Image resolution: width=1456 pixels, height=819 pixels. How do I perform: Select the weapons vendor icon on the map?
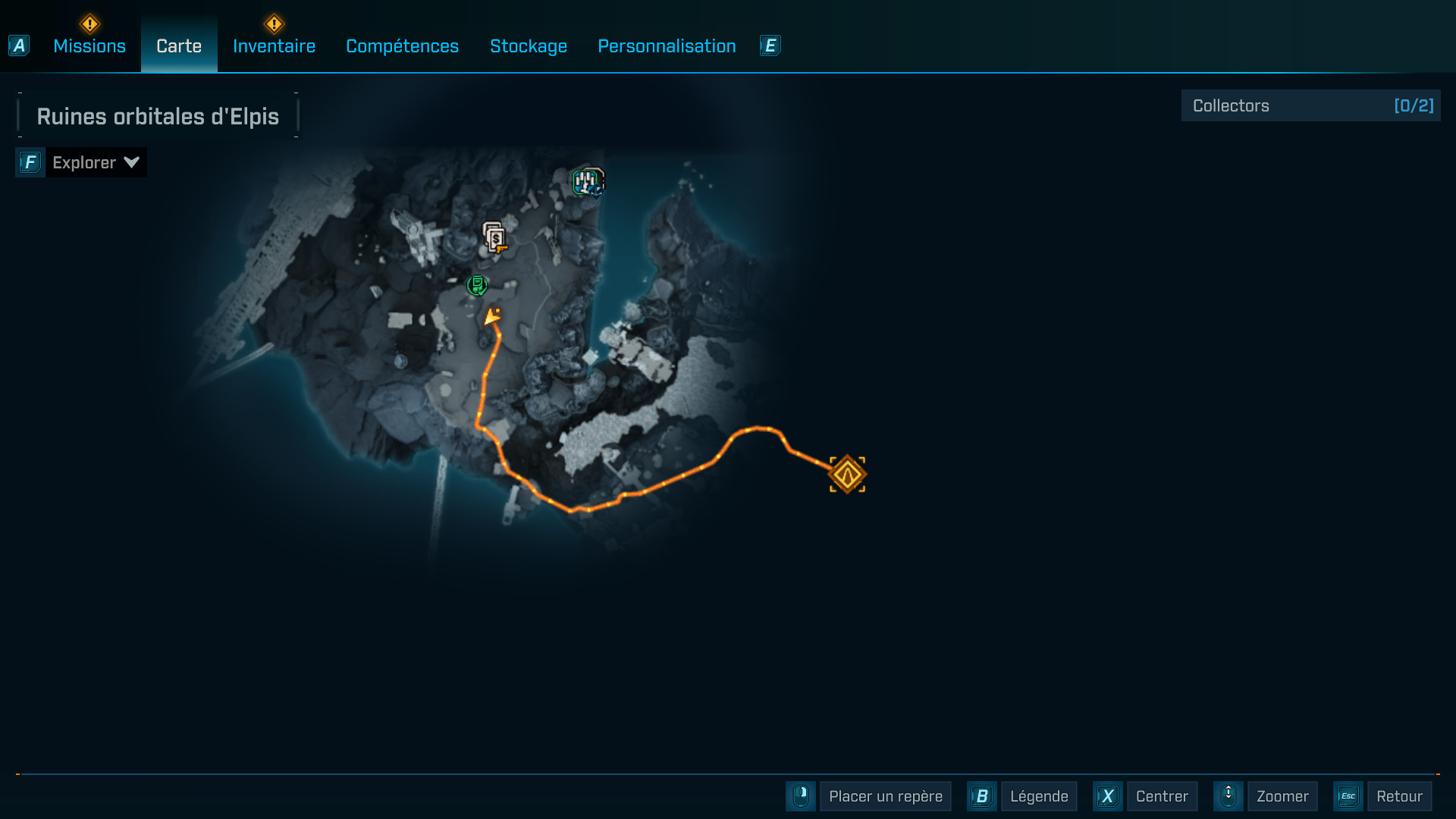click(496, 237)
